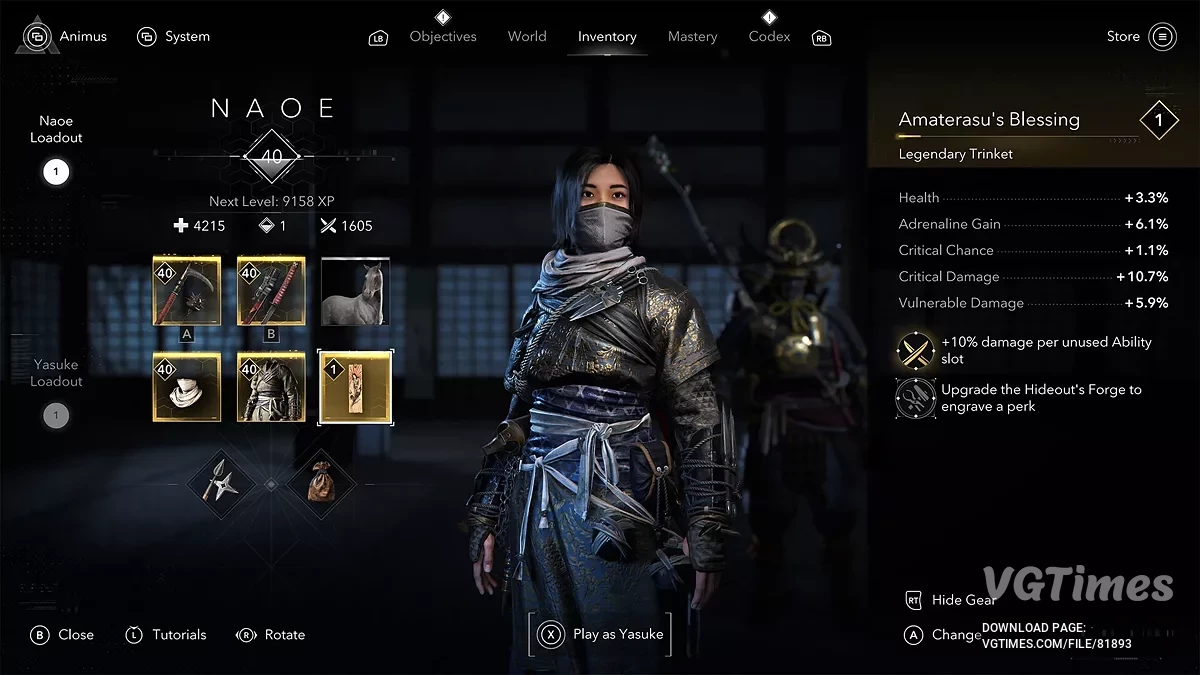Switch to the Objectives tab
Screen dimensions: 1200x675
(443, 36)
